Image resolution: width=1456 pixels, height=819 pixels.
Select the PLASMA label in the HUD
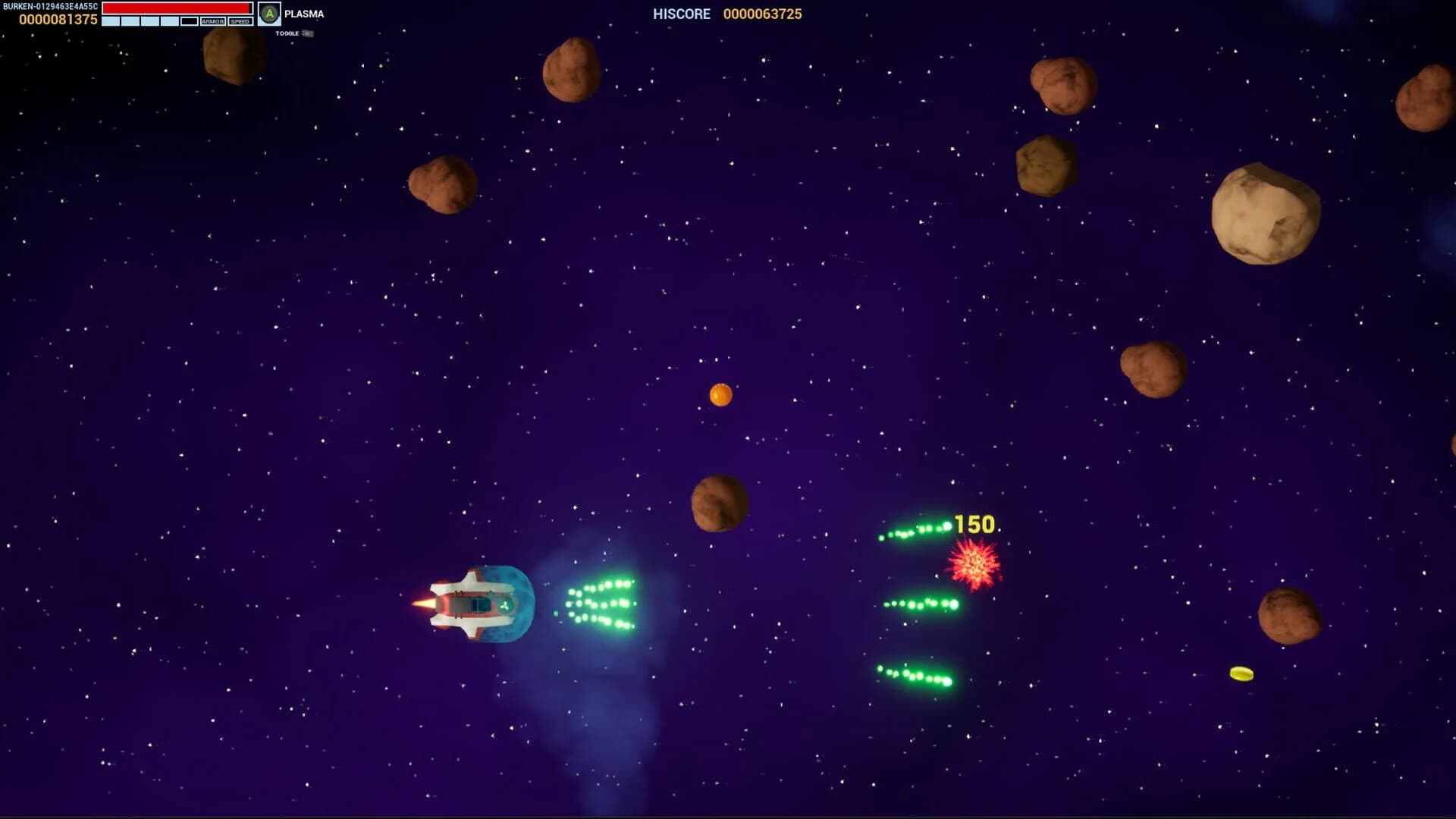click(303, 13)
